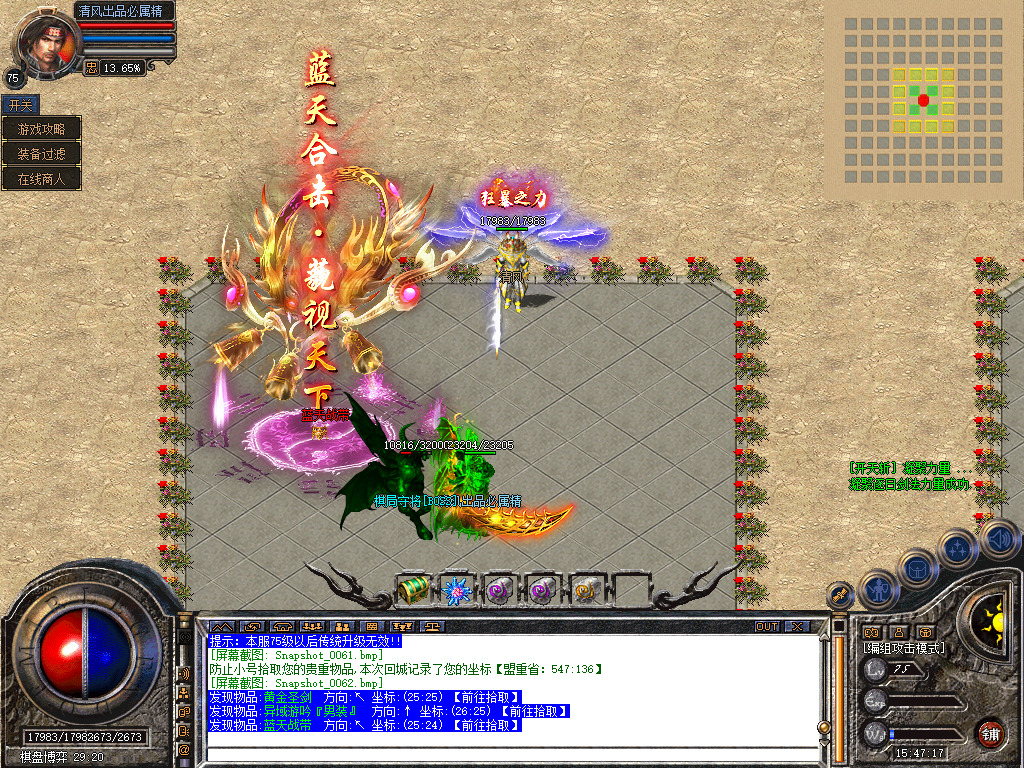The width and height of the screenshot is (1024, 768).
Task: Close the chat window with X
Action: [796, 626]
